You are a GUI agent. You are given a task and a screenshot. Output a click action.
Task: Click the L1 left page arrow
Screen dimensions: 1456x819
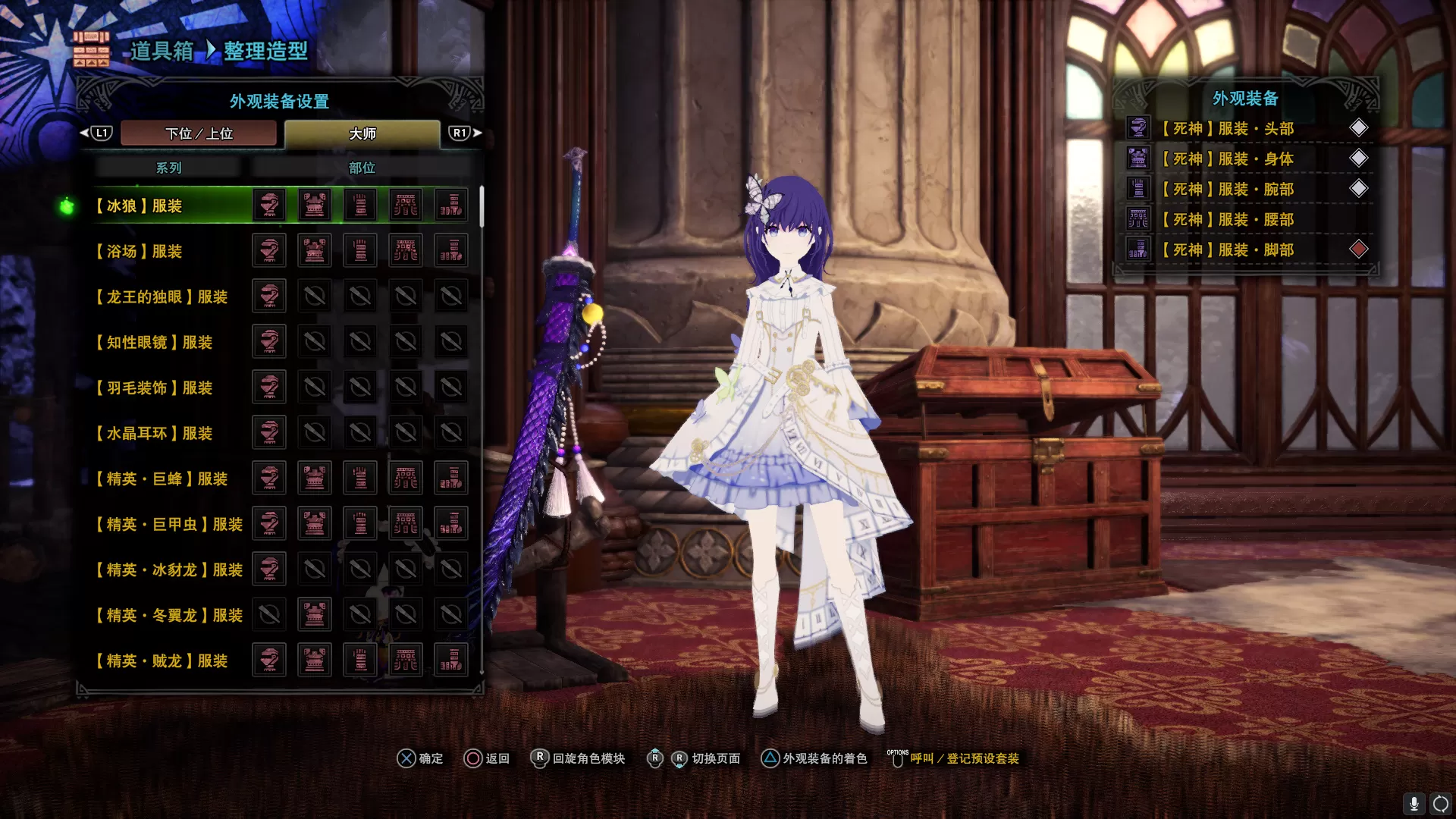(101, 132)
